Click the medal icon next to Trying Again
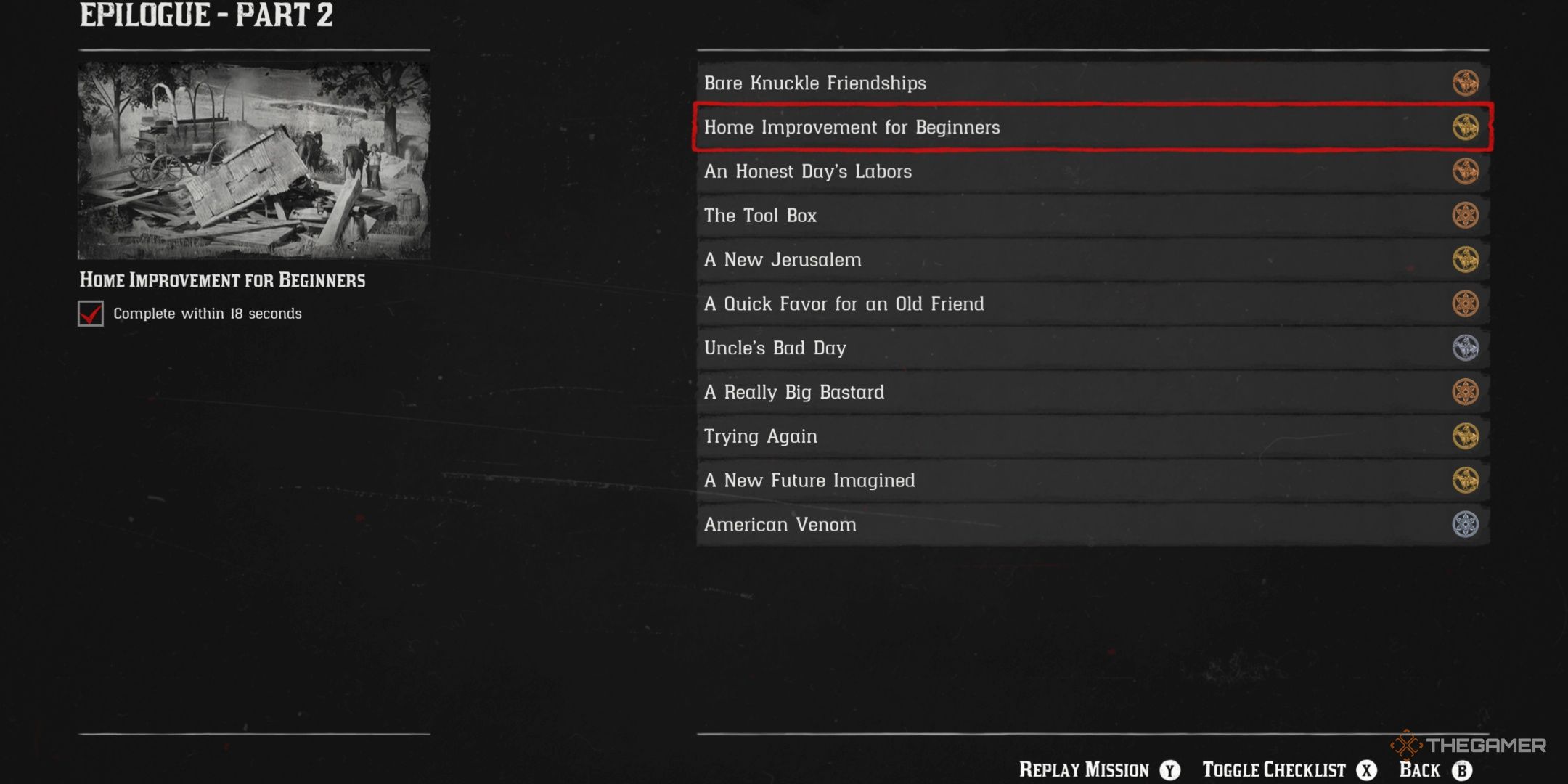Screen dimensions: 1568x784 1465,436
